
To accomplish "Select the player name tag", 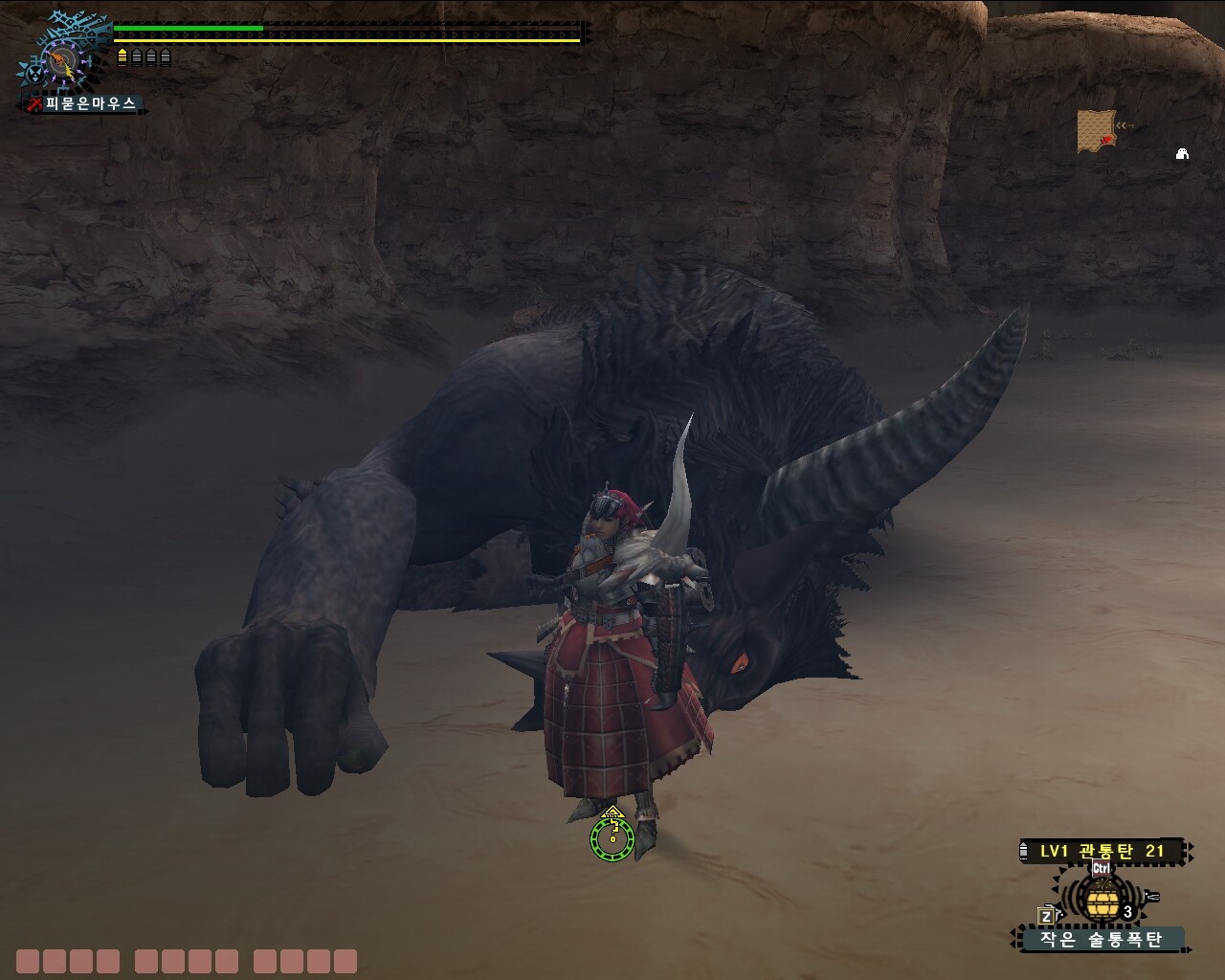I will 84,103.
